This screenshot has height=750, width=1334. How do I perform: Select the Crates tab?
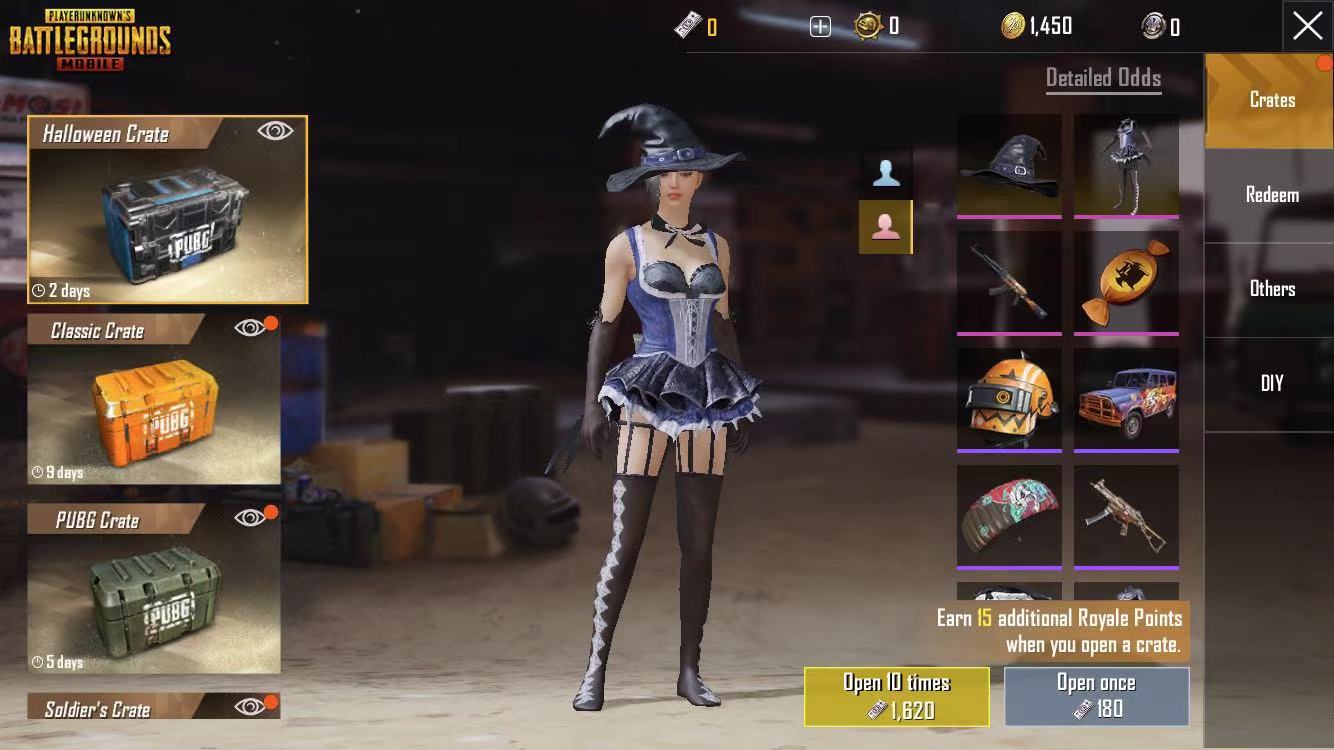point(1271,100)
